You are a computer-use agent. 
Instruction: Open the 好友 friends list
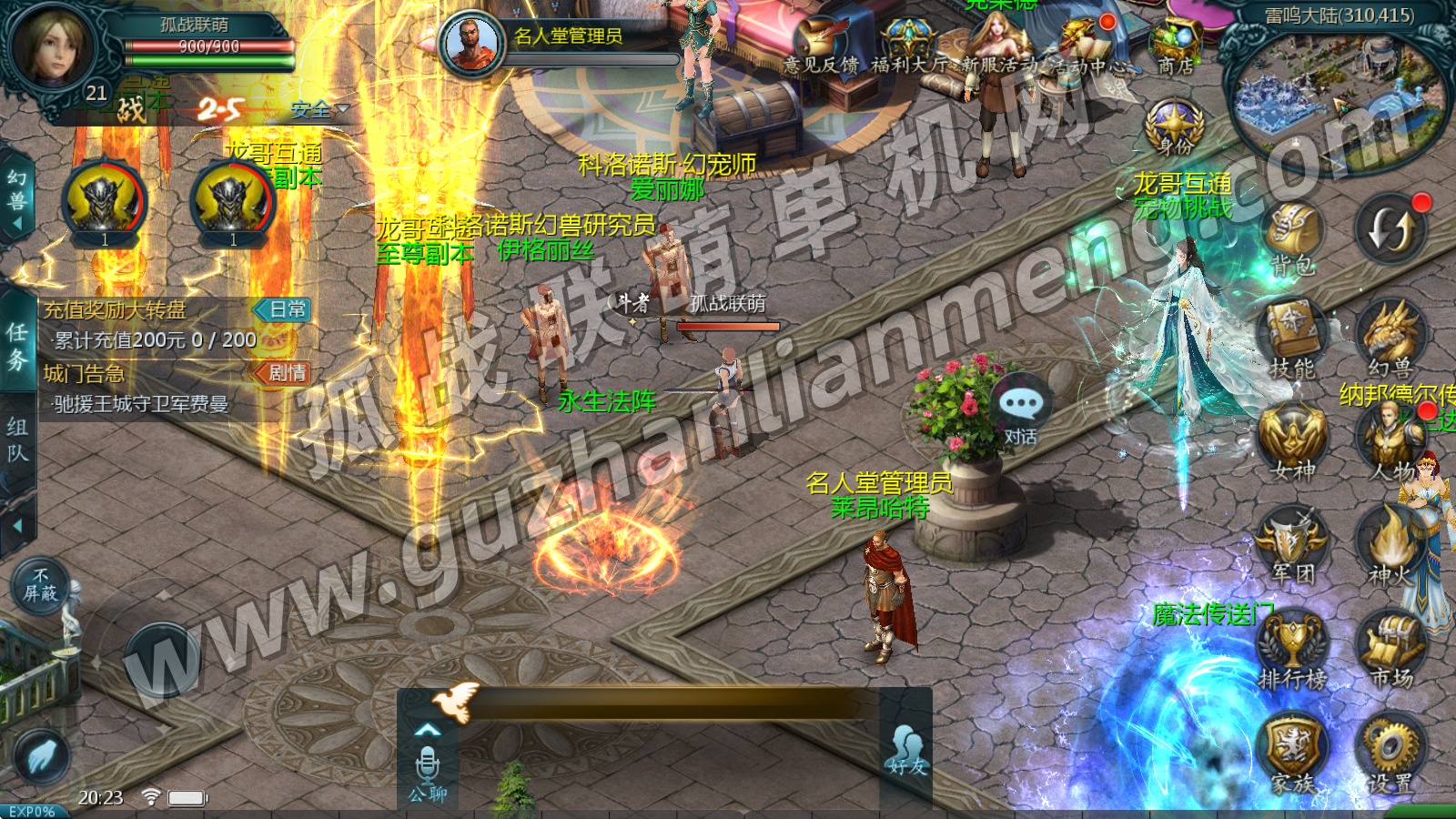click(906, 750)
